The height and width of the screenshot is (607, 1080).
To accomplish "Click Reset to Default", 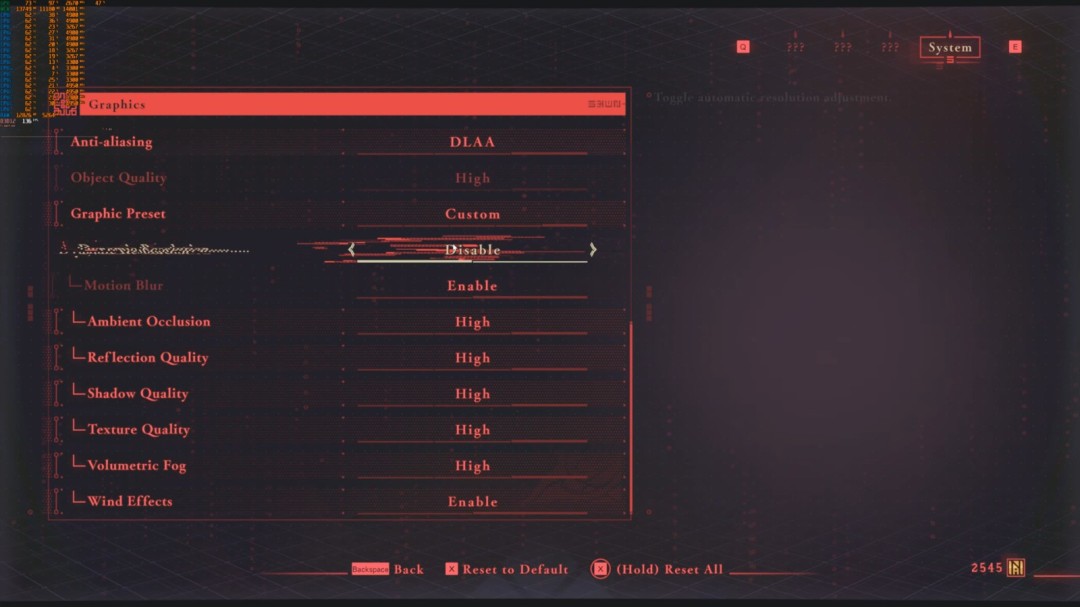I will 514,570.
